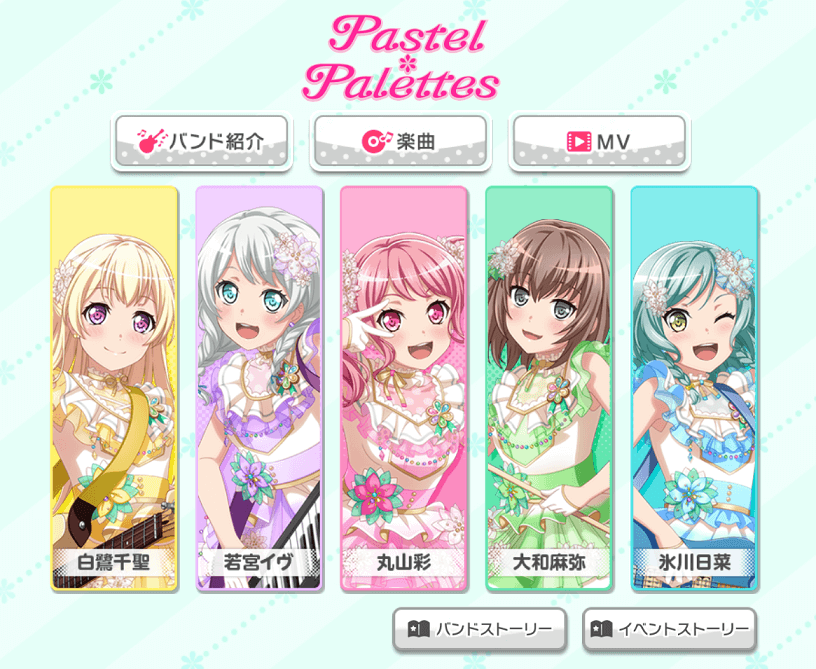Open the バンド紹介 band introduction button

201,141
